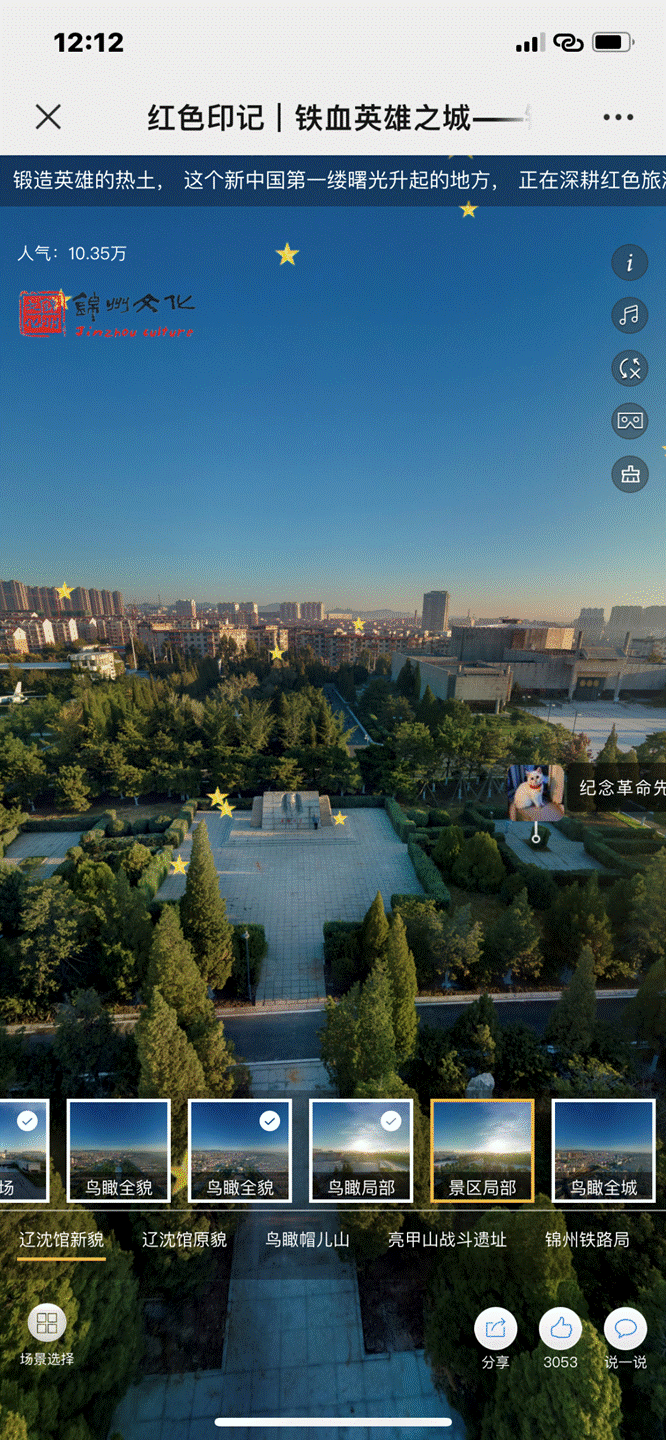Enter VR mode with the goggles icon
Screen dimensions: 666x1440
(x=630, y=421)
